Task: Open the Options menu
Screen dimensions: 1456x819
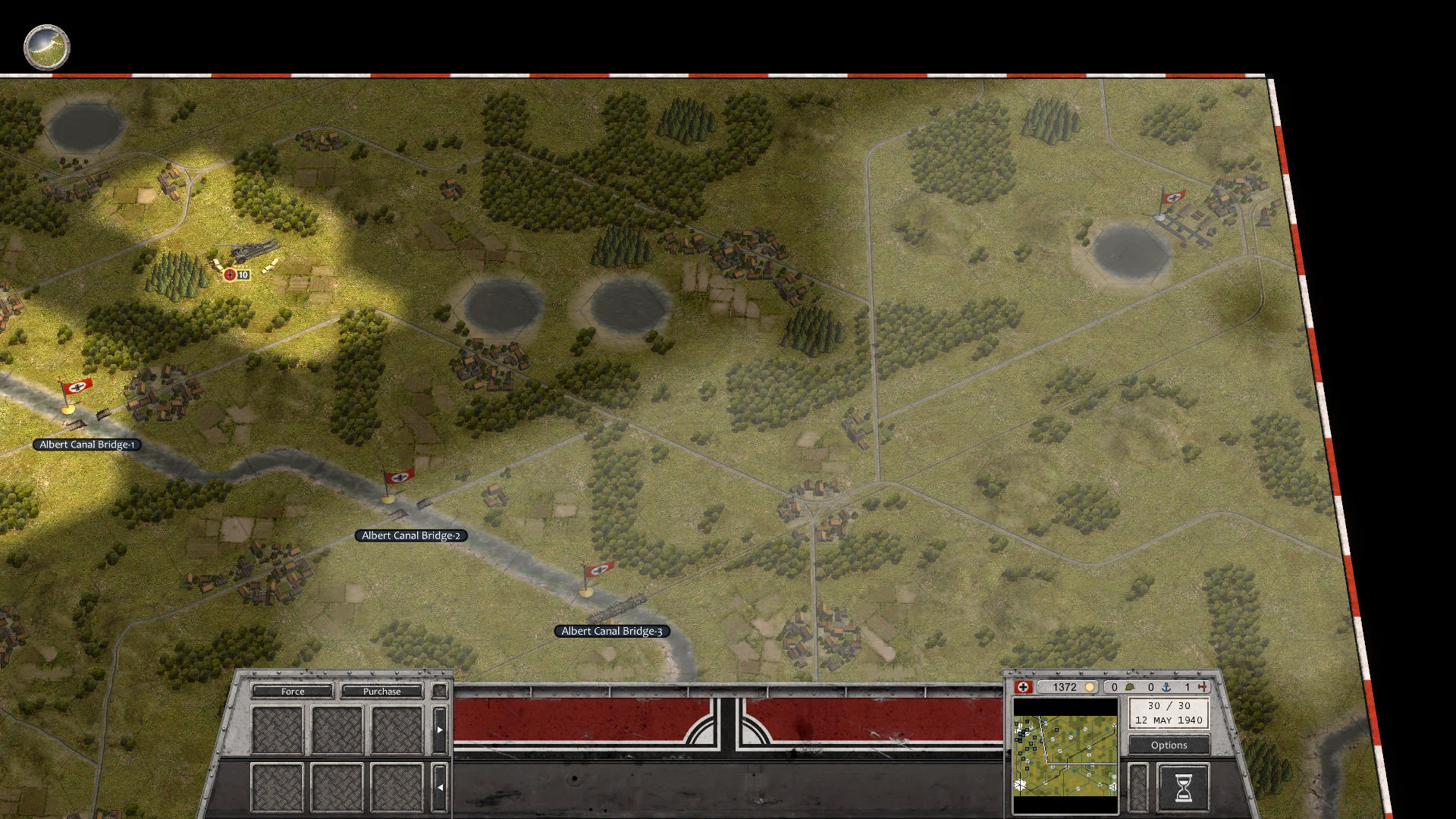Action: (1168, 745)
